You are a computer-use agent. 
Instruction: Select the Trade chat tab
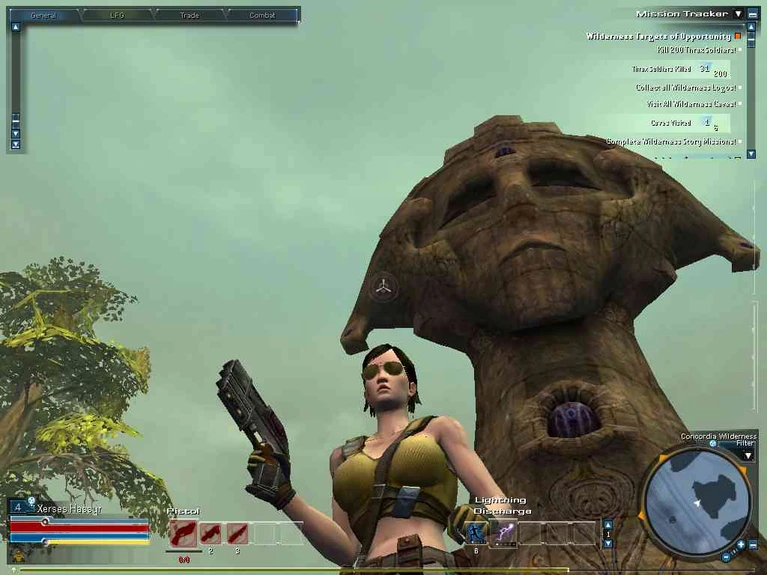pos(189,16)
